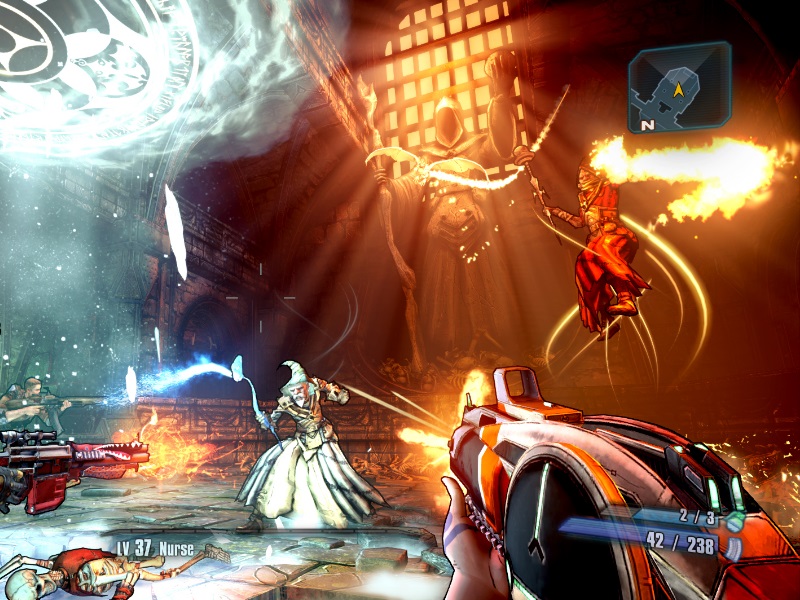
Task: Click the minimap in the corner
Action: click(679, 87)
